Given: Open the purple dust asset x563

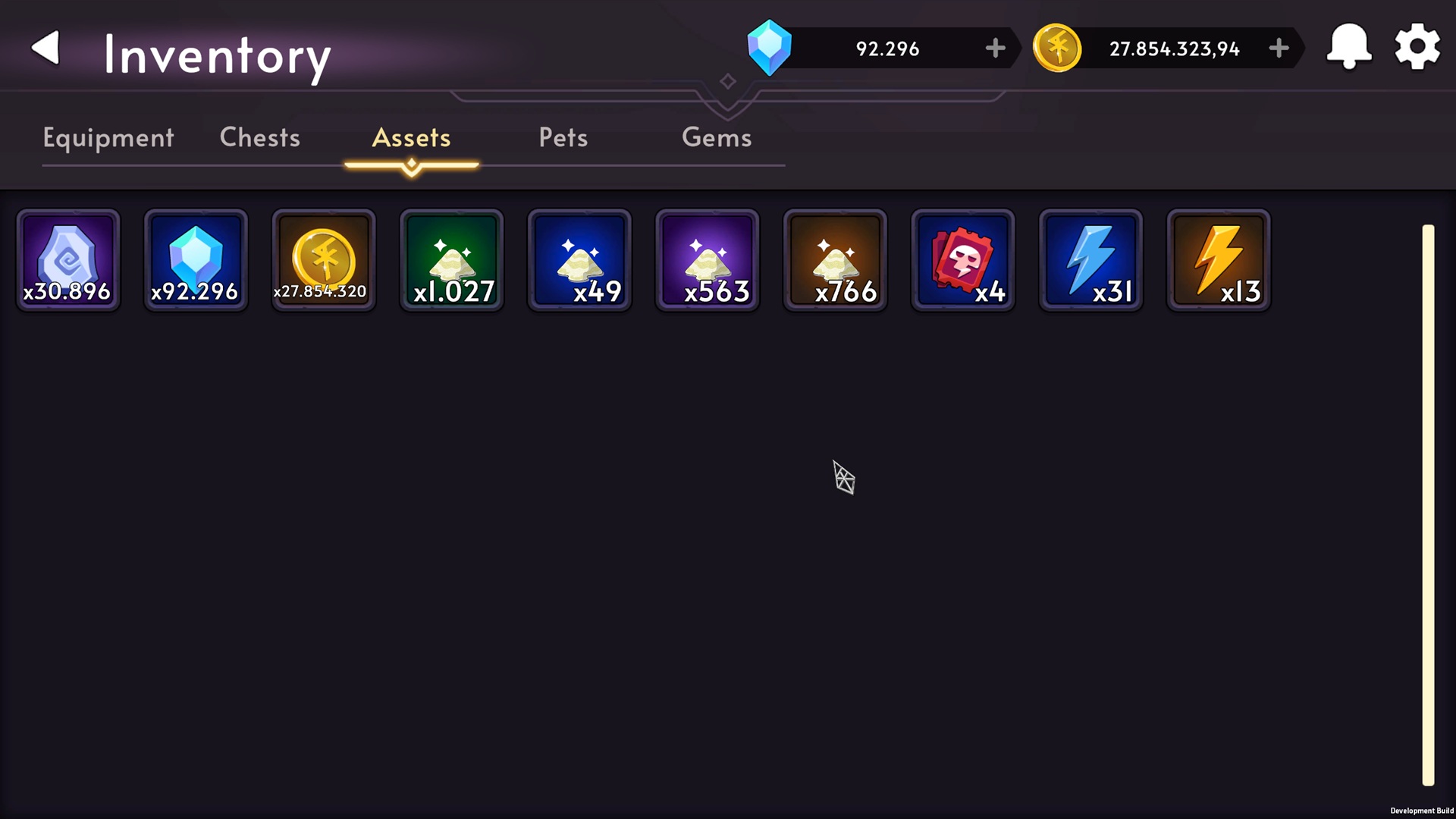Looking at the screenshot, I should click(707, 260).
